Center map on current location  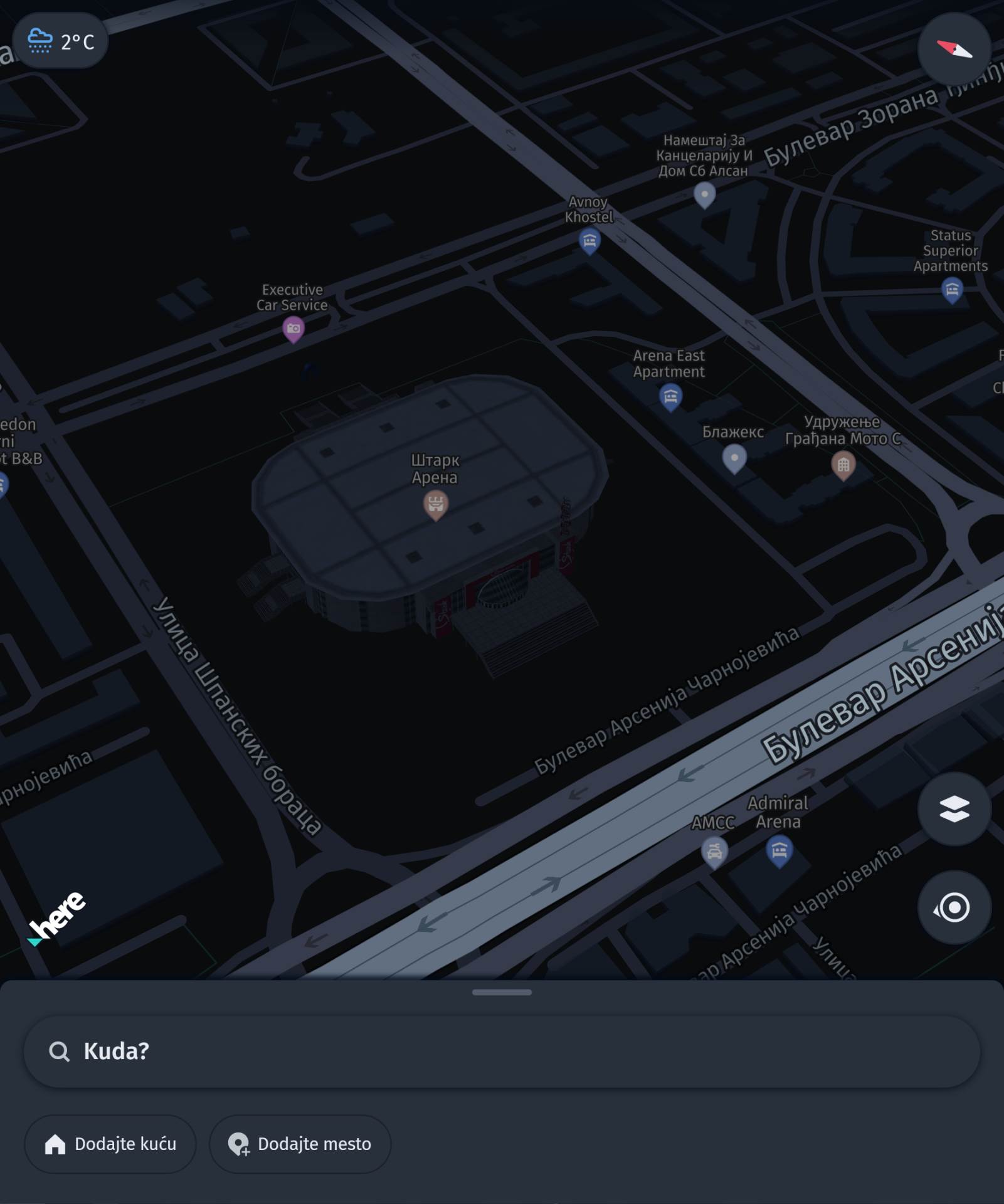click(x=954, y=907)
